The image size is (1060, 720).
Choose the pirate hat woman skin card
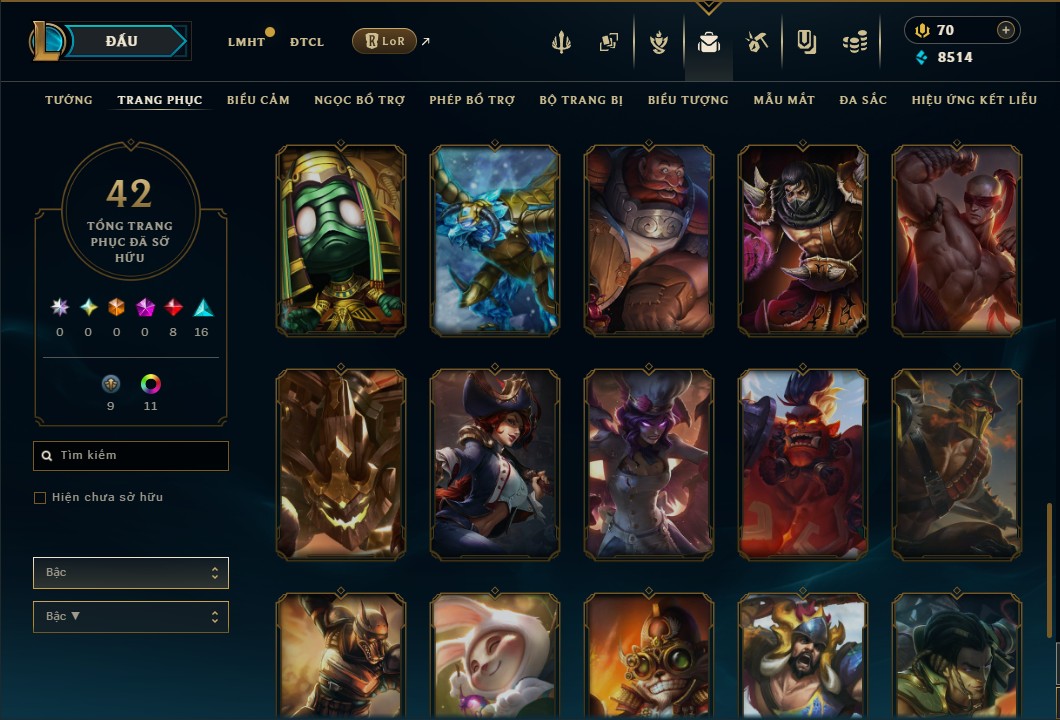(x=495, y=463)
